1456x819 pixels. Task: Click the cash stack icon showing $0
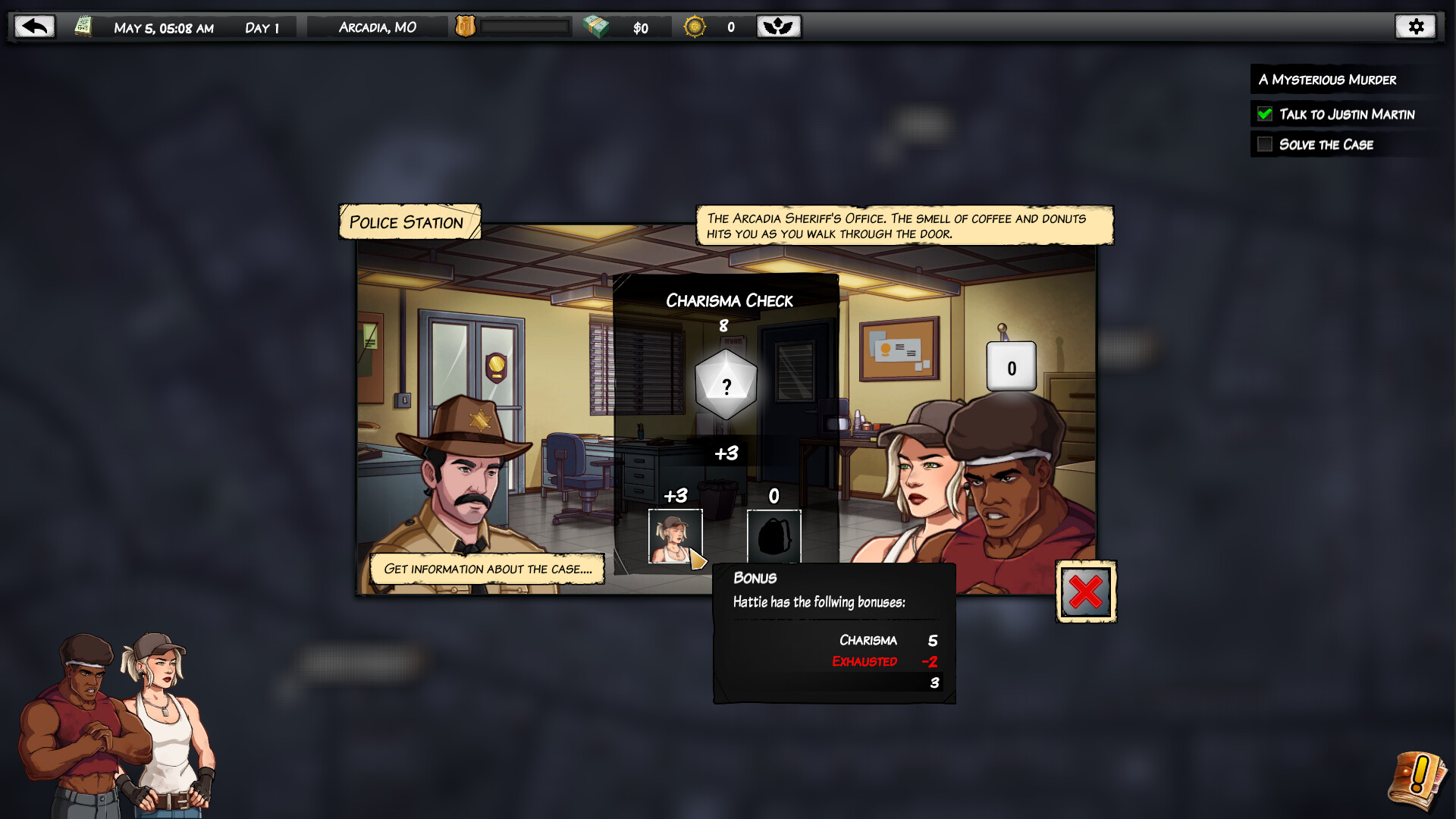(x=598, y=25)
